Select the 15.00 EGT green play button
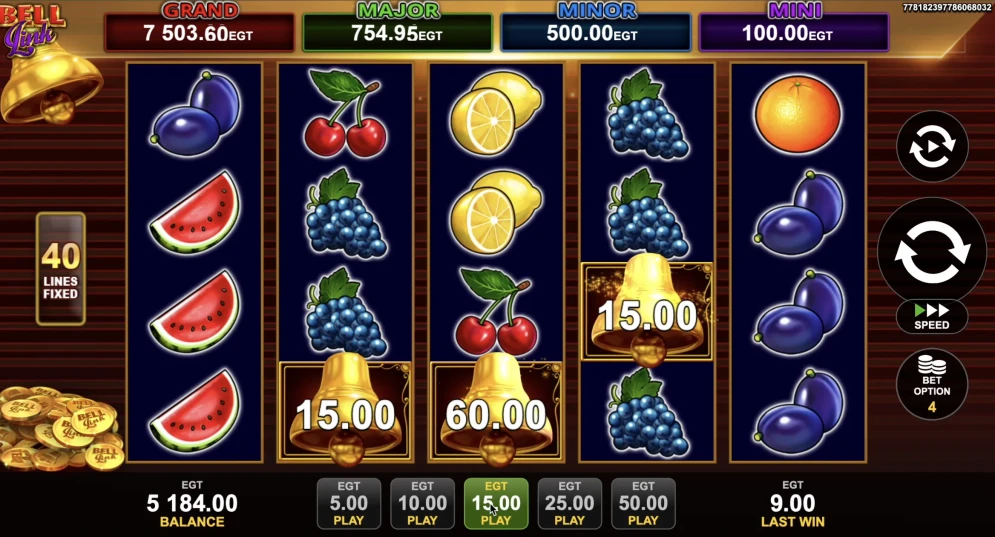Screen dimensions: 995x537 496,503
